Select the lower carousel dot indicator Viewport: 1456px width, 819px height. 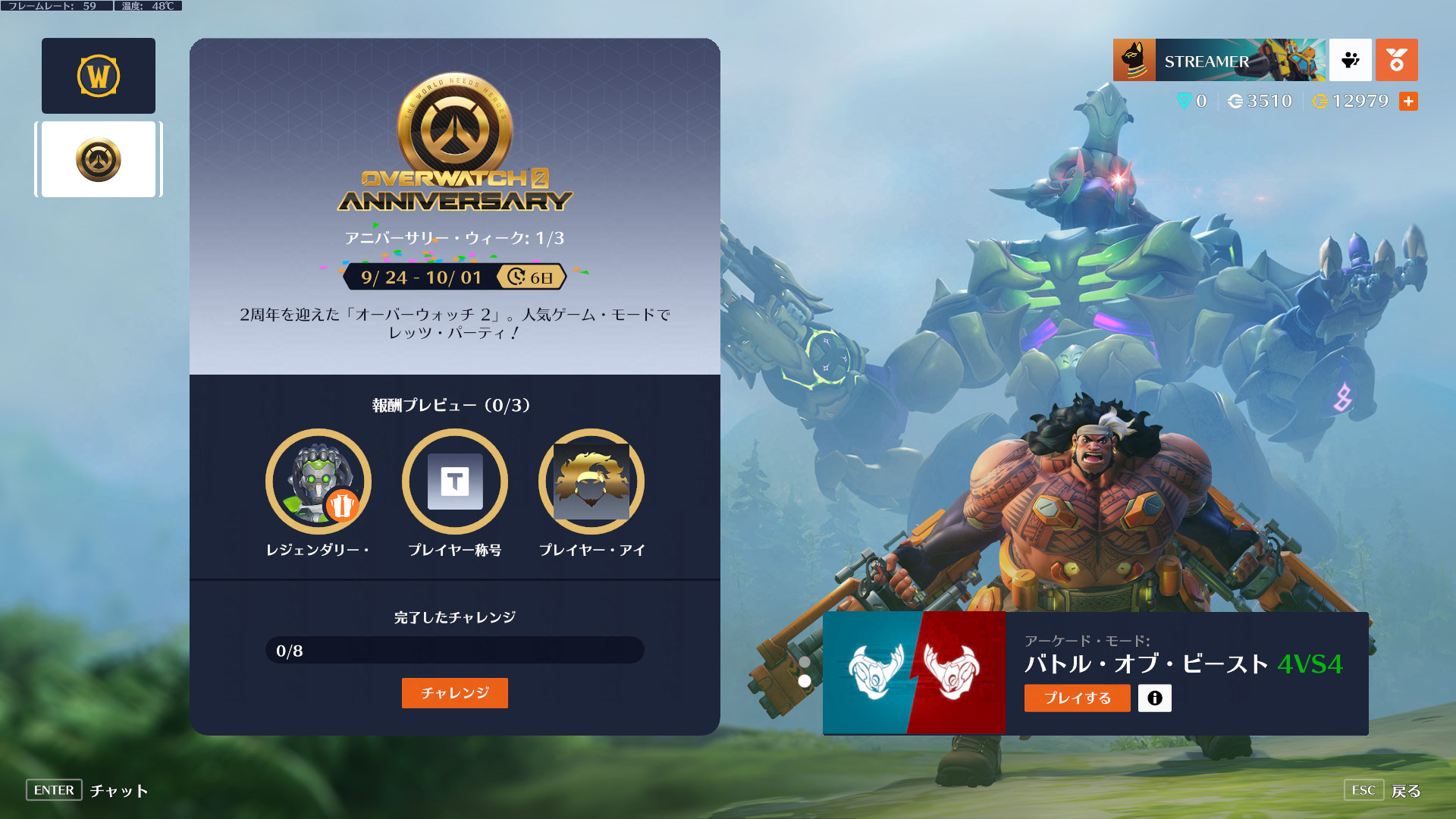(804, 681)
